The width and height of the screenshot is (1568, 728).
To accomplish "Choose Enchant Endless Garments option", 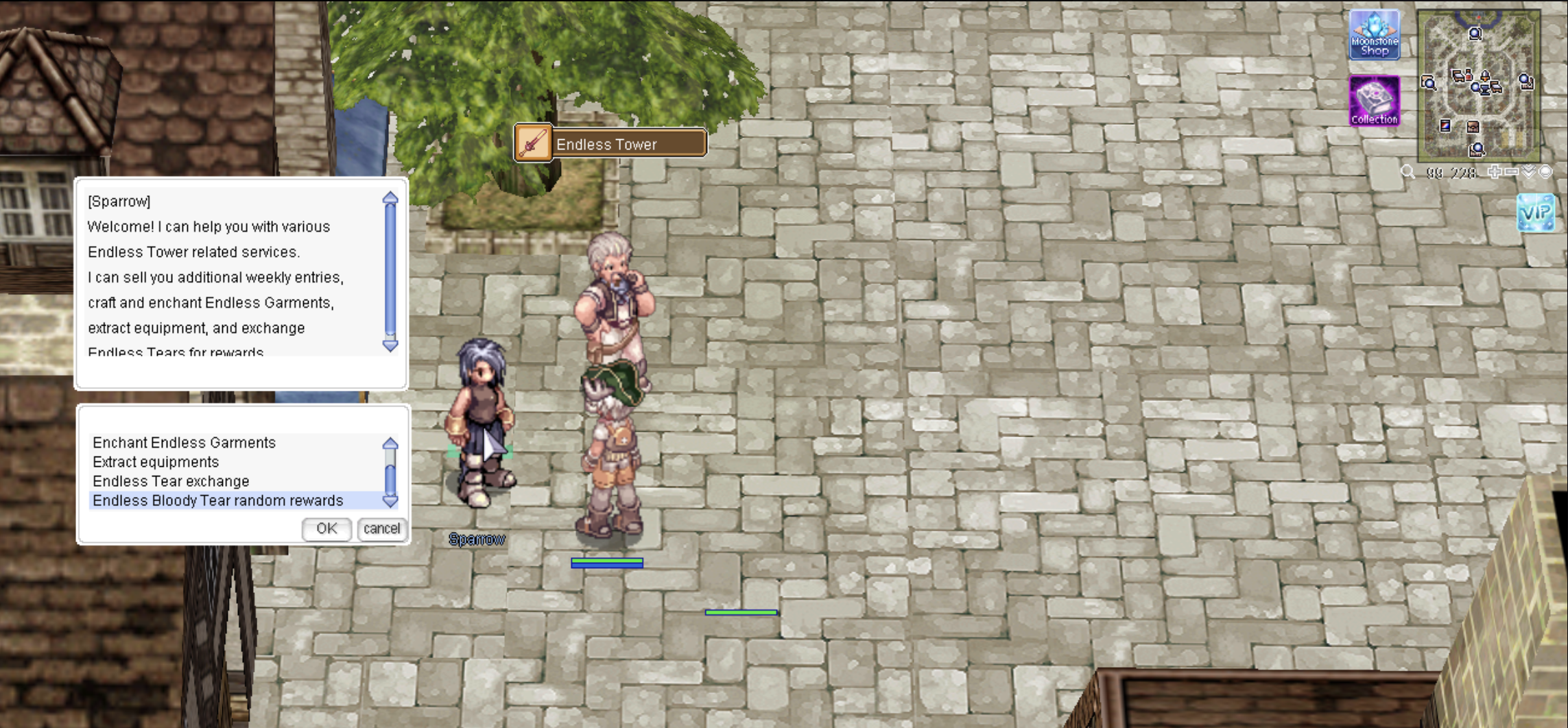I will tap(184, 443).
